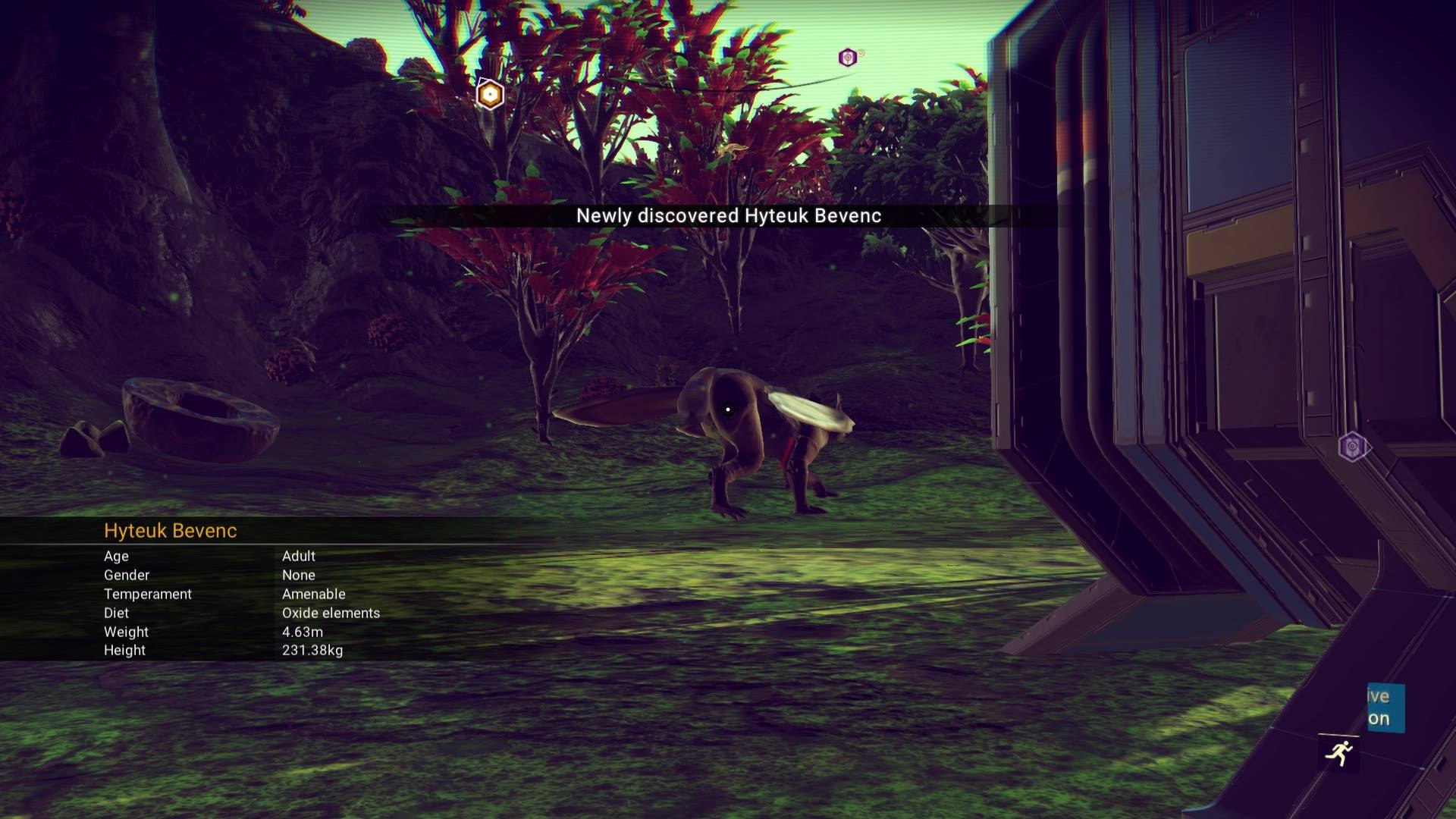Select the purple waypoint marker in the sky

[x=848, y=58]
